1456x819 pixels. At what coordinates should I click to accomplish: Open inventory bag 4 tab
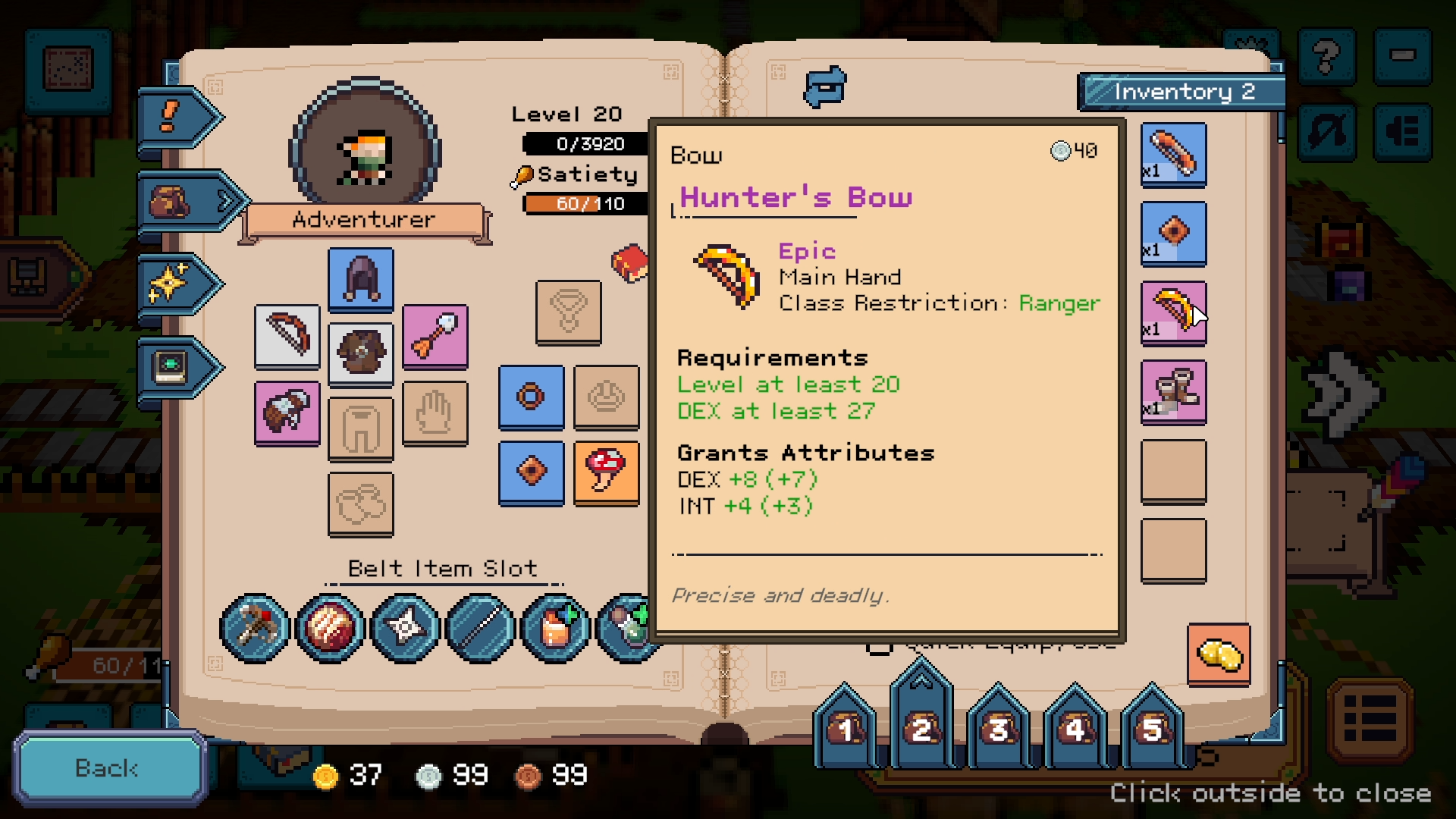point(1075,729)
